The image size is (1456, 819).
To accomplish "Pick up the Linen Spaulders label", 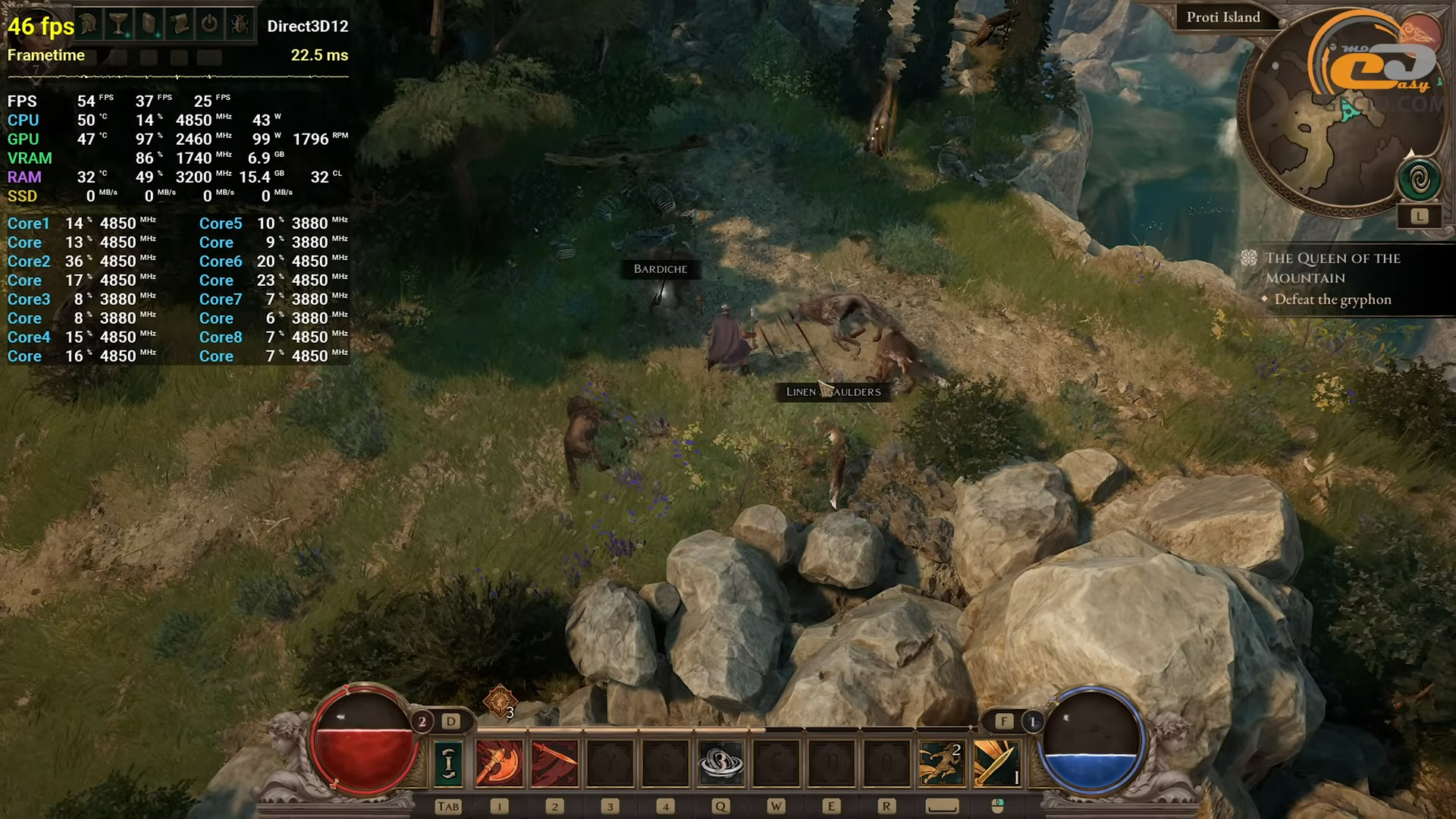I will coord(833,392).
